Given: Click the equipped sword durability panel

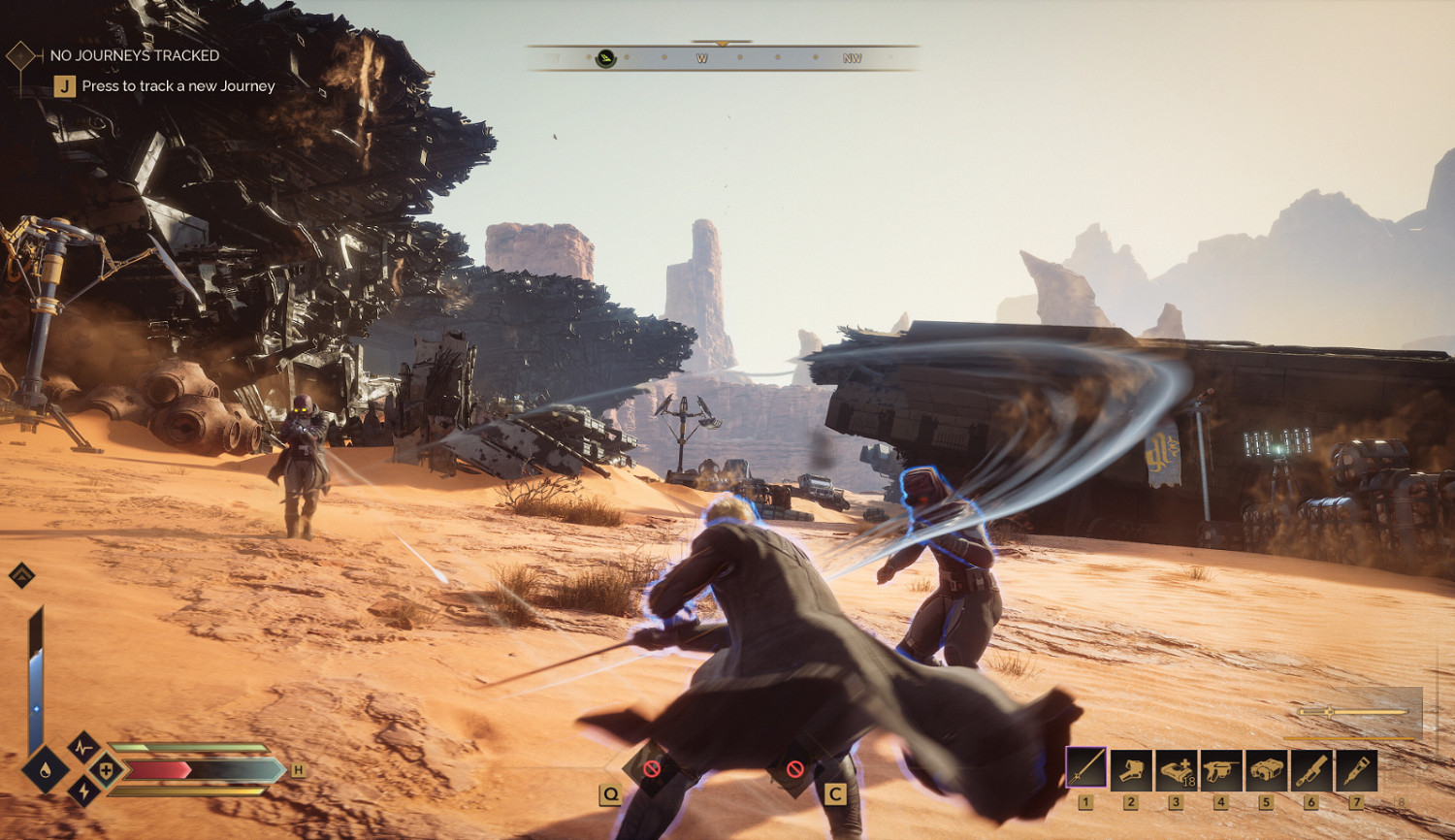Looking at the screenshot, I should (x=1356, y=713).
